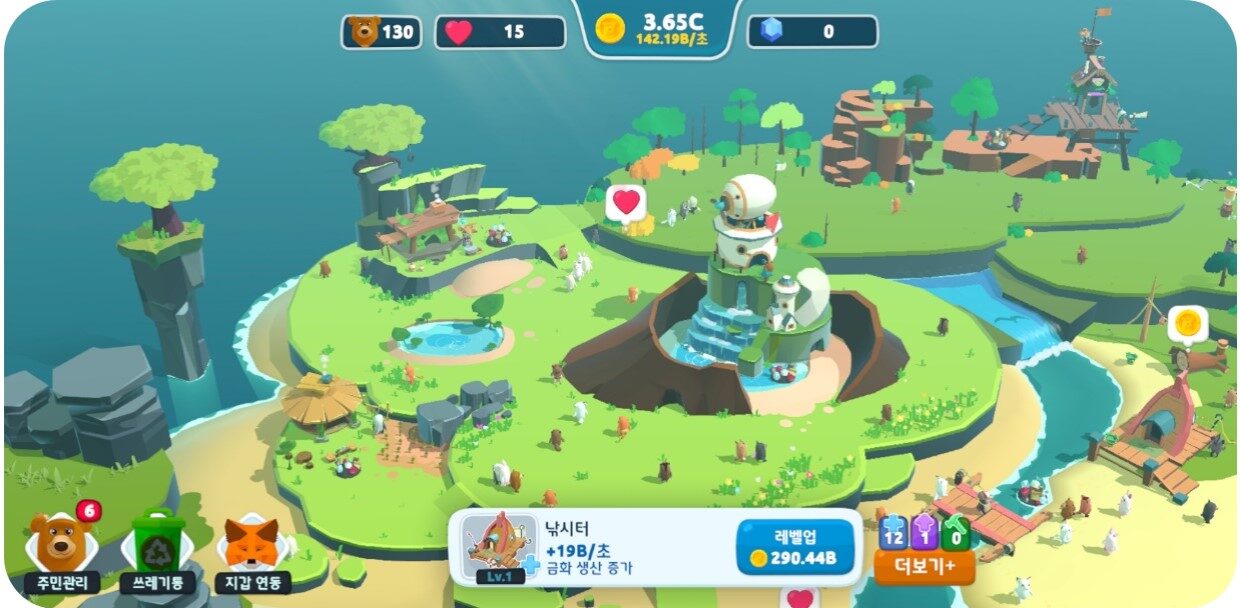Collect the heart bubble over the island
This screenshot has height=608, width=1241.
coord(626,202)
